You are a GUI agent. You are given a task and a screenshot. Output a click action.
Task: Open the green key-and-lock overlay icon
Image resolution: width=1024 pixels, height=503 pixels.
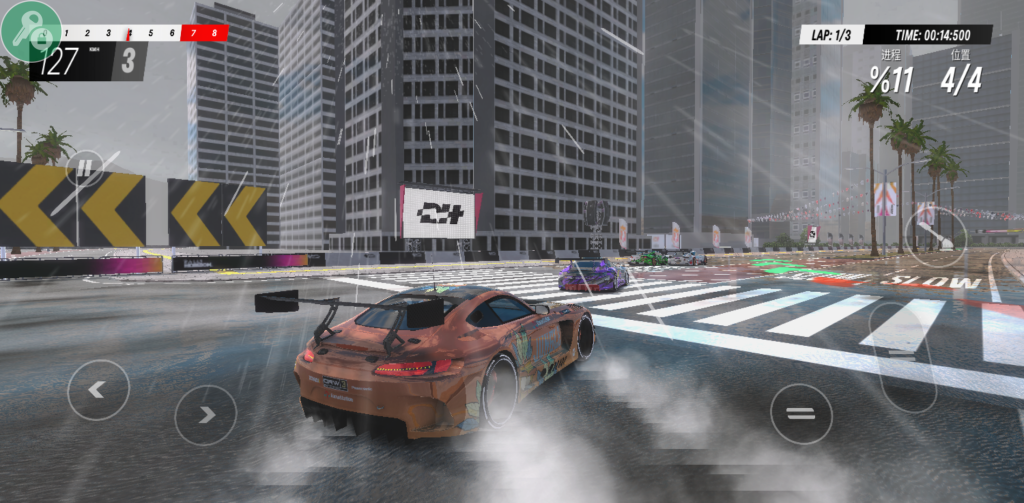coord(32,31)
